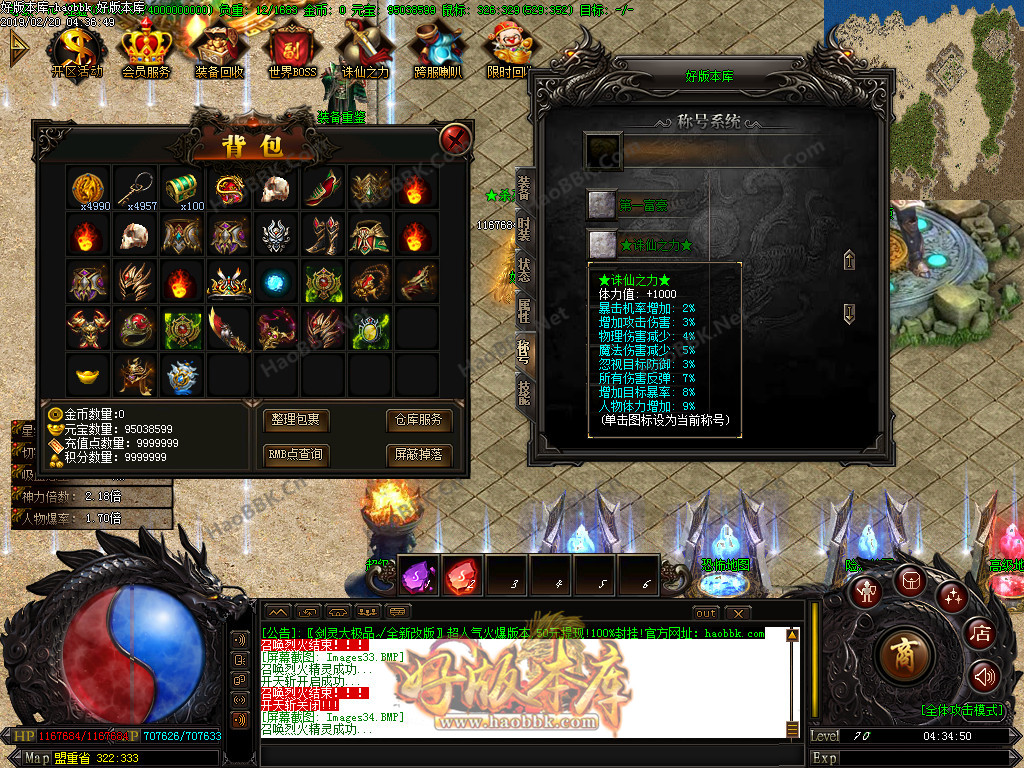The image size is (1024, 768).
Task: Click the 整理包裹 sort bag button
Action: (296, 420)
